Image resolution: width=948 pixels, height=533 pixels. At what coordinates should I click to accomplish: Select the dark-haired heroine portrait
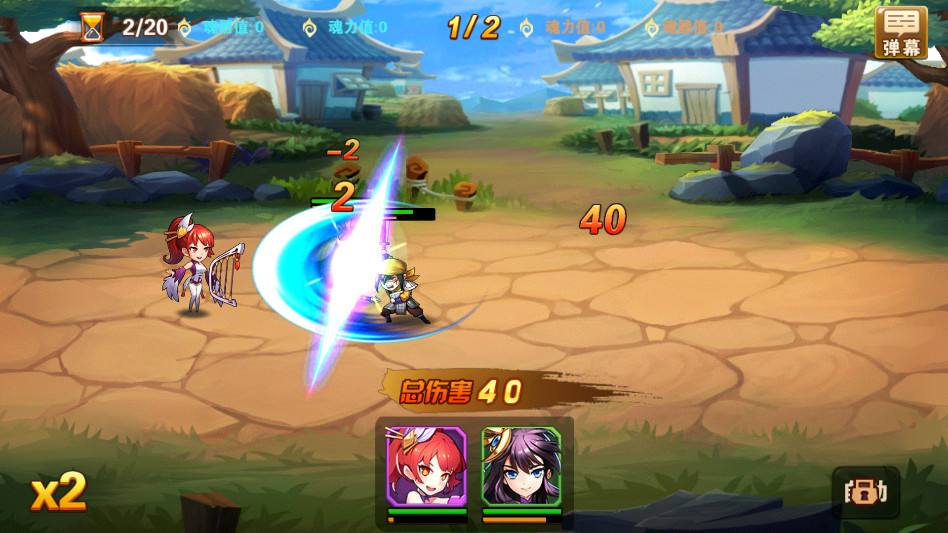coord(521,466)
